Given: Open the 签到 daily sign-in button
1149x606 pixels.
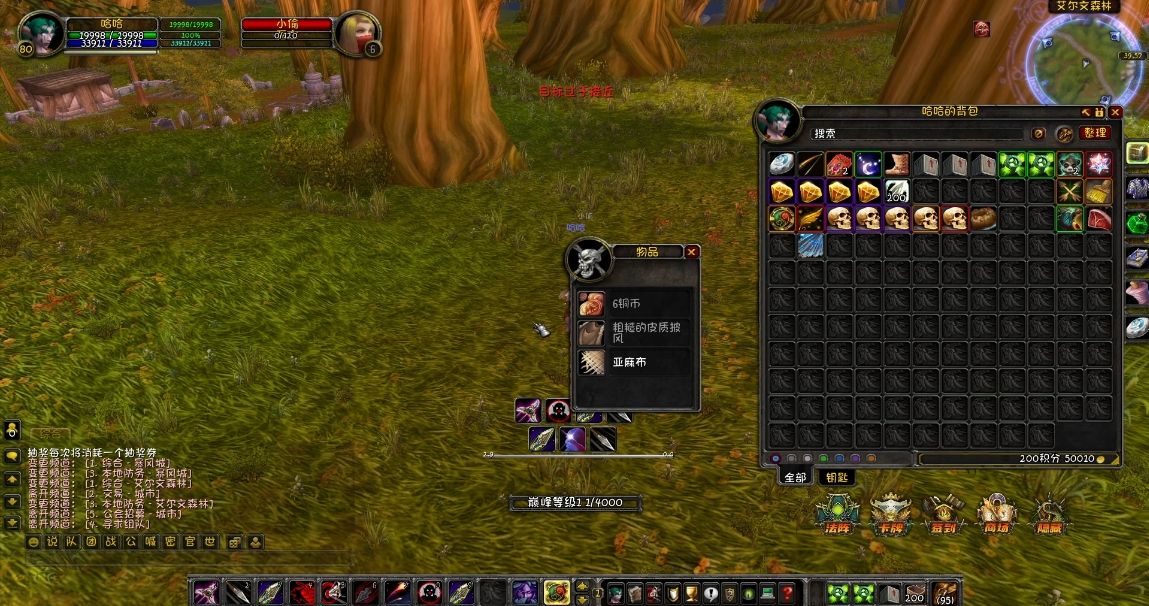Looking at the screenshot, I should (x=942, y=514).
